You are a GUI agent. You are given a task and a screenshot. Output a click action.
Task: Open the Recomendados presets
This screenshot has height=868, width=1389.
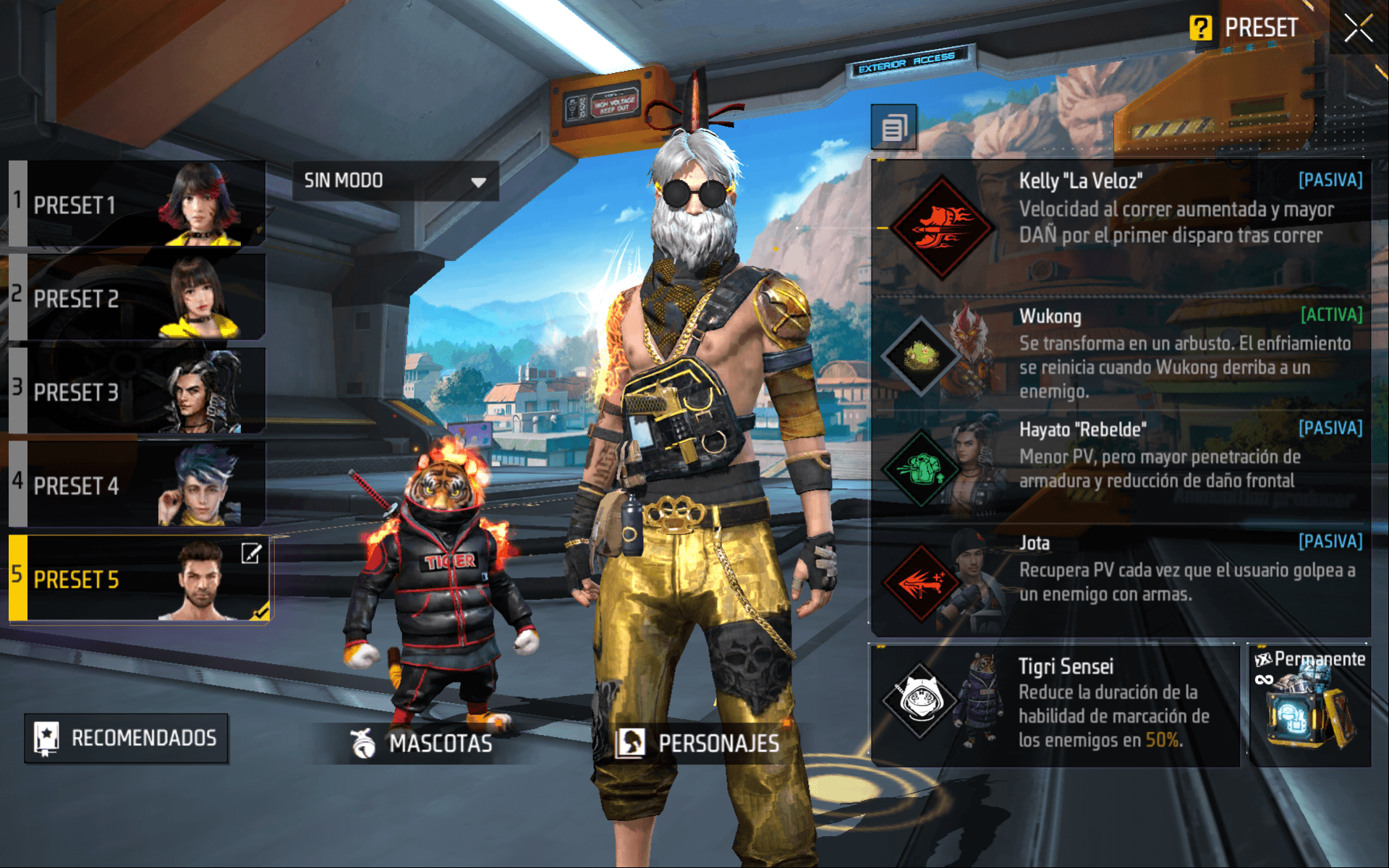127,738
